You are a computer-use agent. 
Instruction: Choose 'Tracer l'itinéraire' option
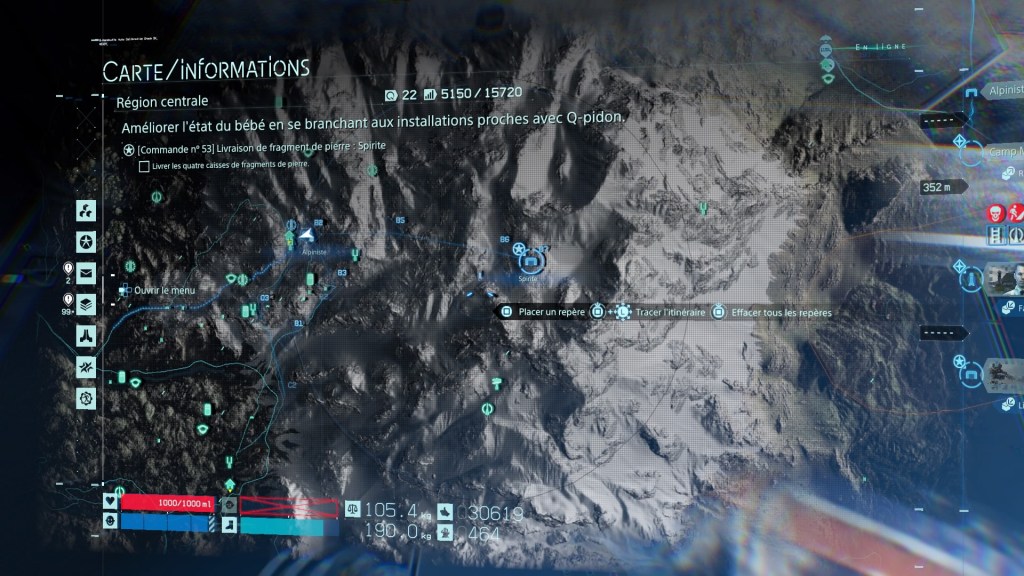coord(662,313)
